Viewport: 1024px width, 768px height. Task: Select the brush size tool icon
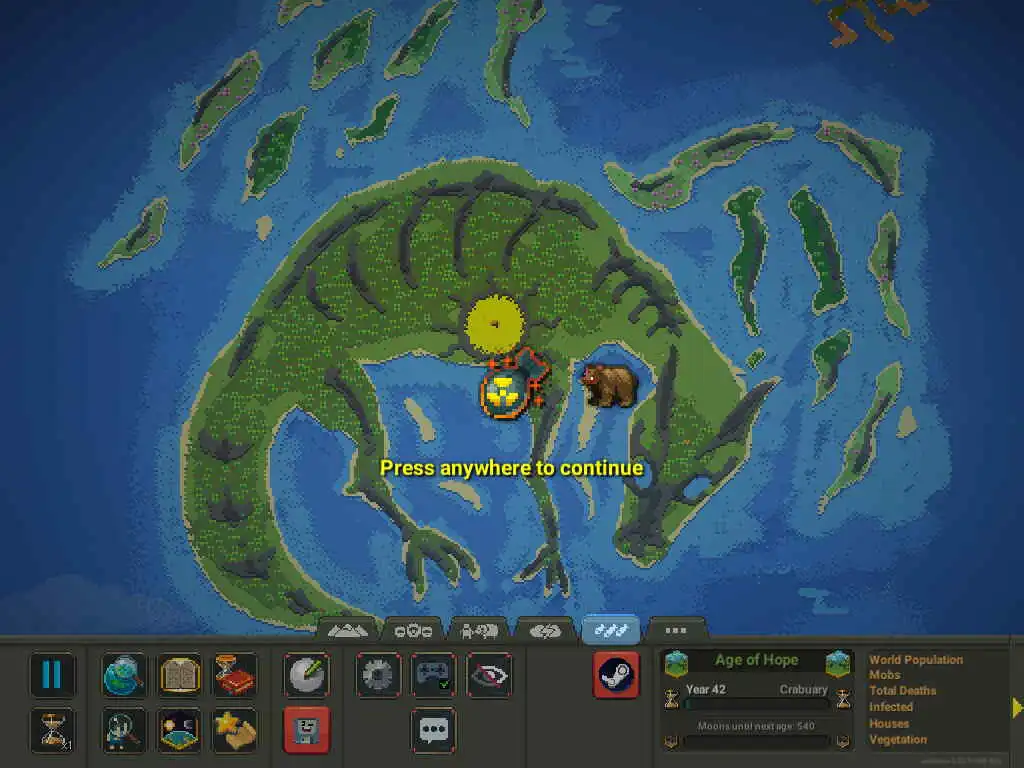click(x=306, y=675)
